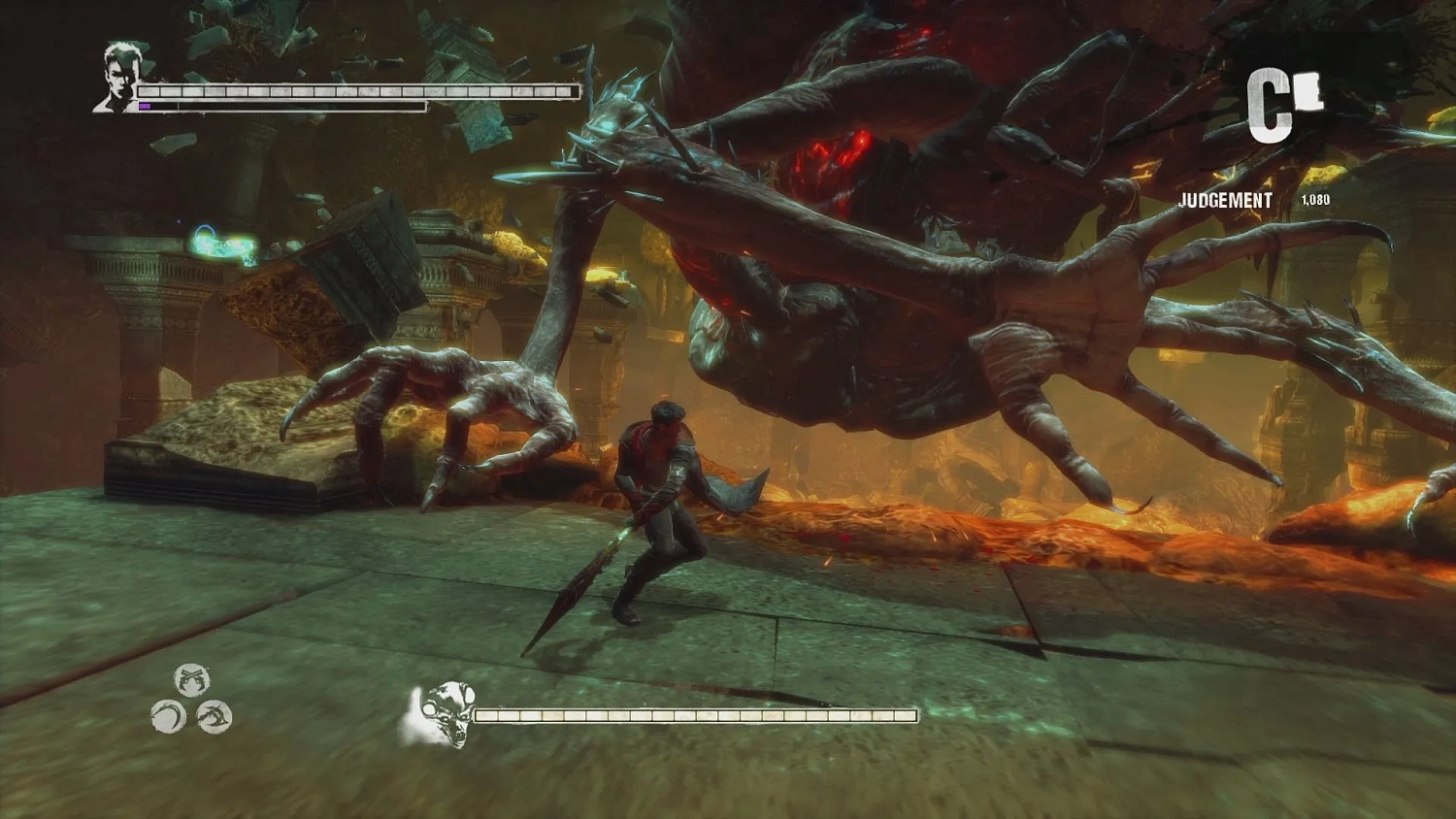Click the JUDGEMENT style label

pyautogui.click(x=1225, y=202)
